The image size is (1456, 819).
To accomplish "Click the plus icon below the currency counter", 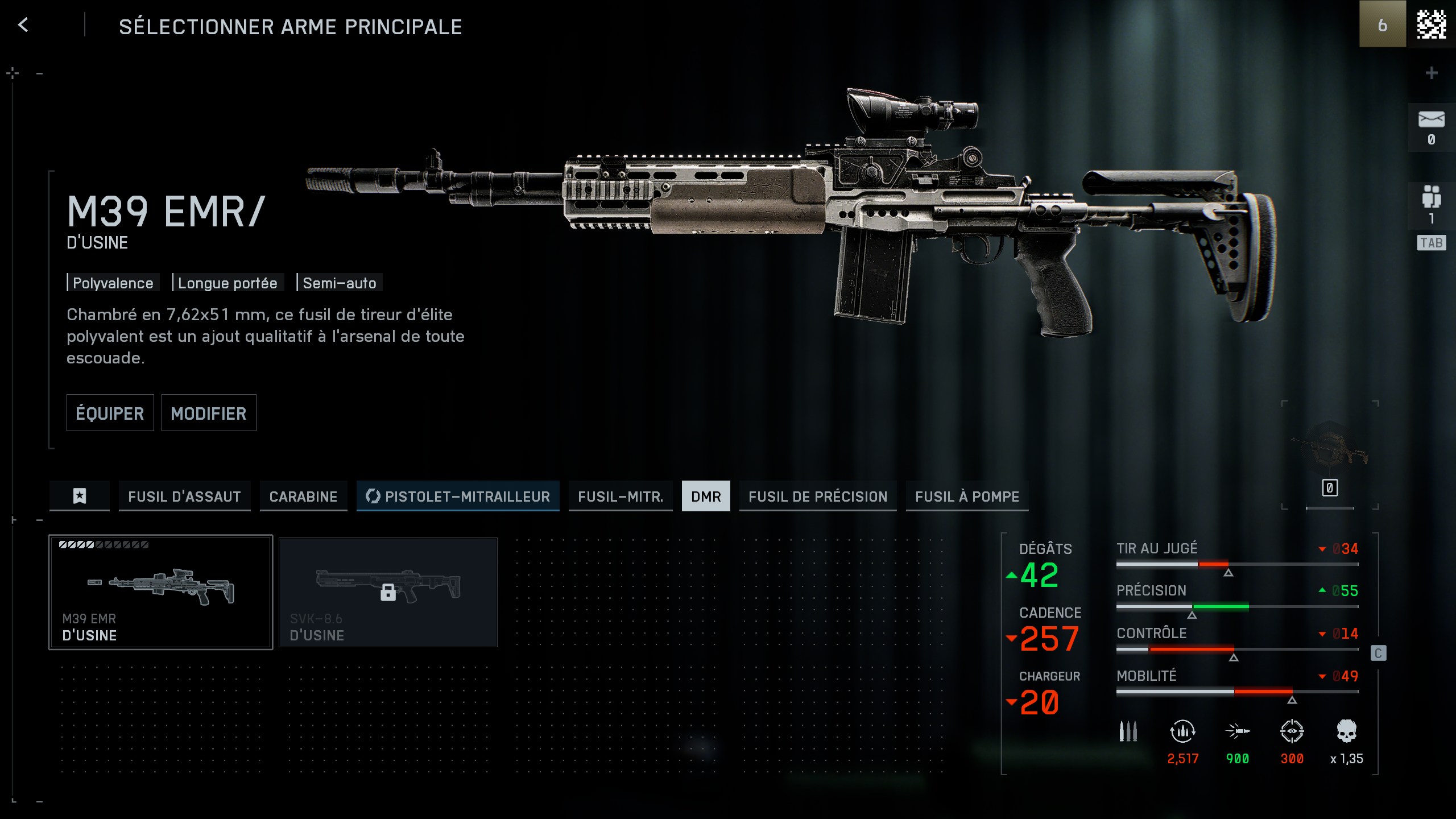I will pos(1431,72).
